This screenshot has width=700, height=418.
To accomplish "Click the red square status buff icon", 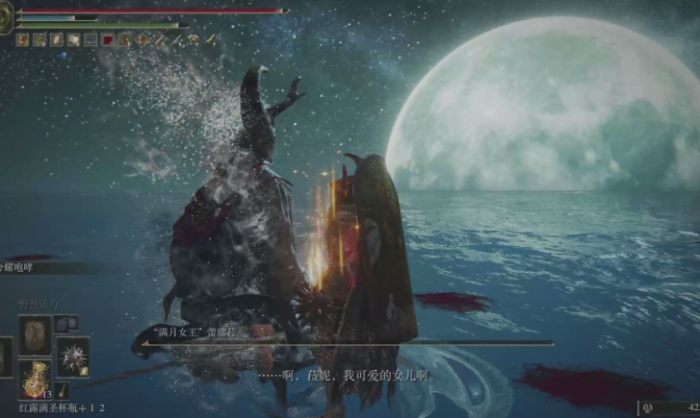I will point(108,40).
